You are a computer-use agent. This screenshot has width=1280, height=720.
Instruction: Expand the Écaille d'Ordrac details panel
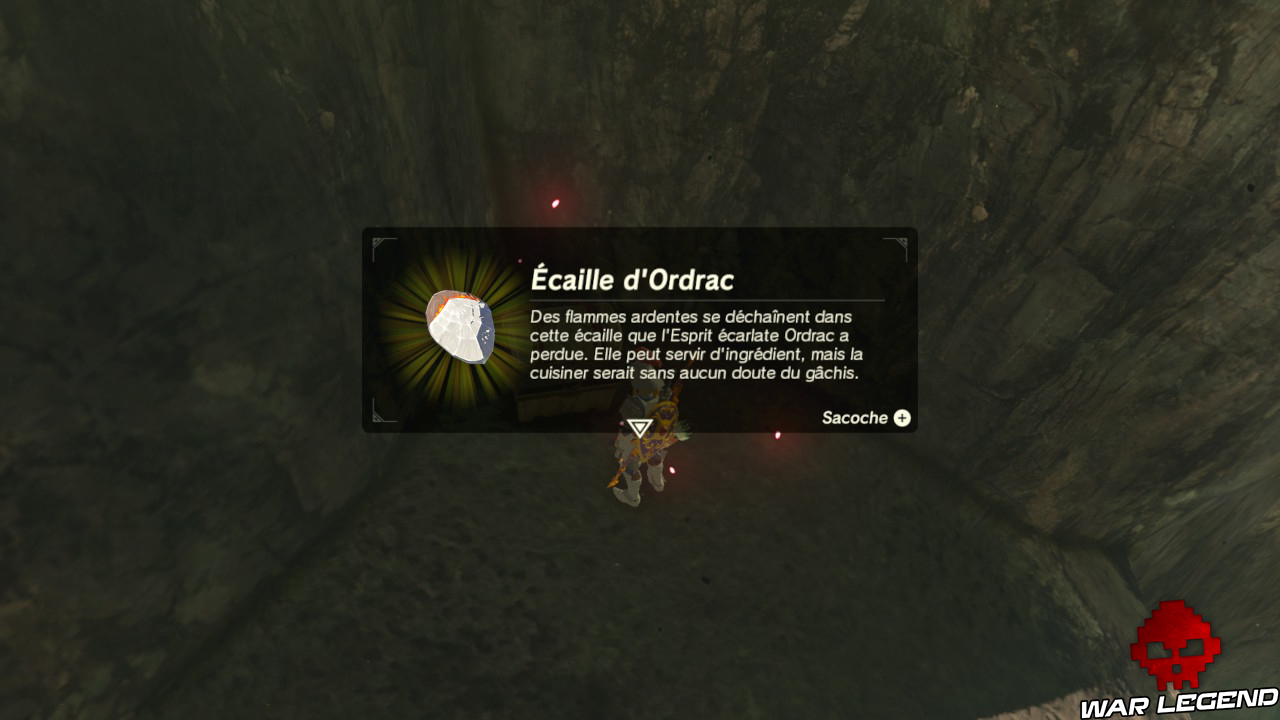[901, 418]
